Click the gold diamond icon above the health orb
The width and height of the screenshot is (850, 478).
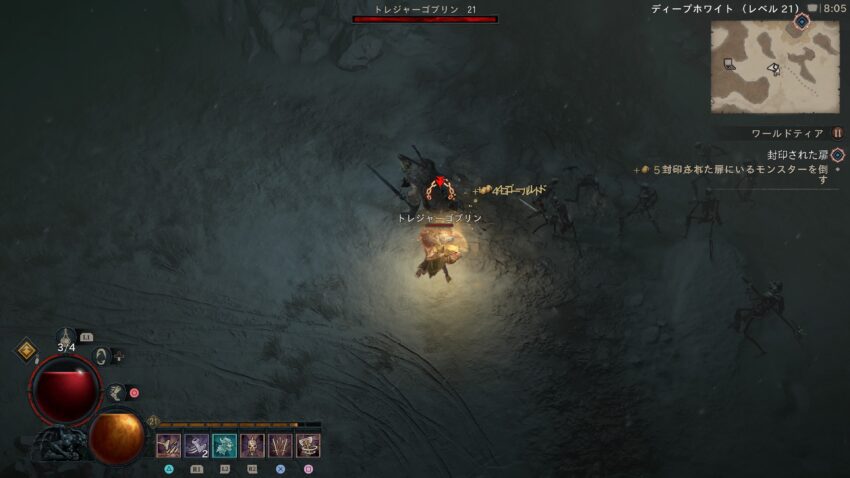click(25, 350)
